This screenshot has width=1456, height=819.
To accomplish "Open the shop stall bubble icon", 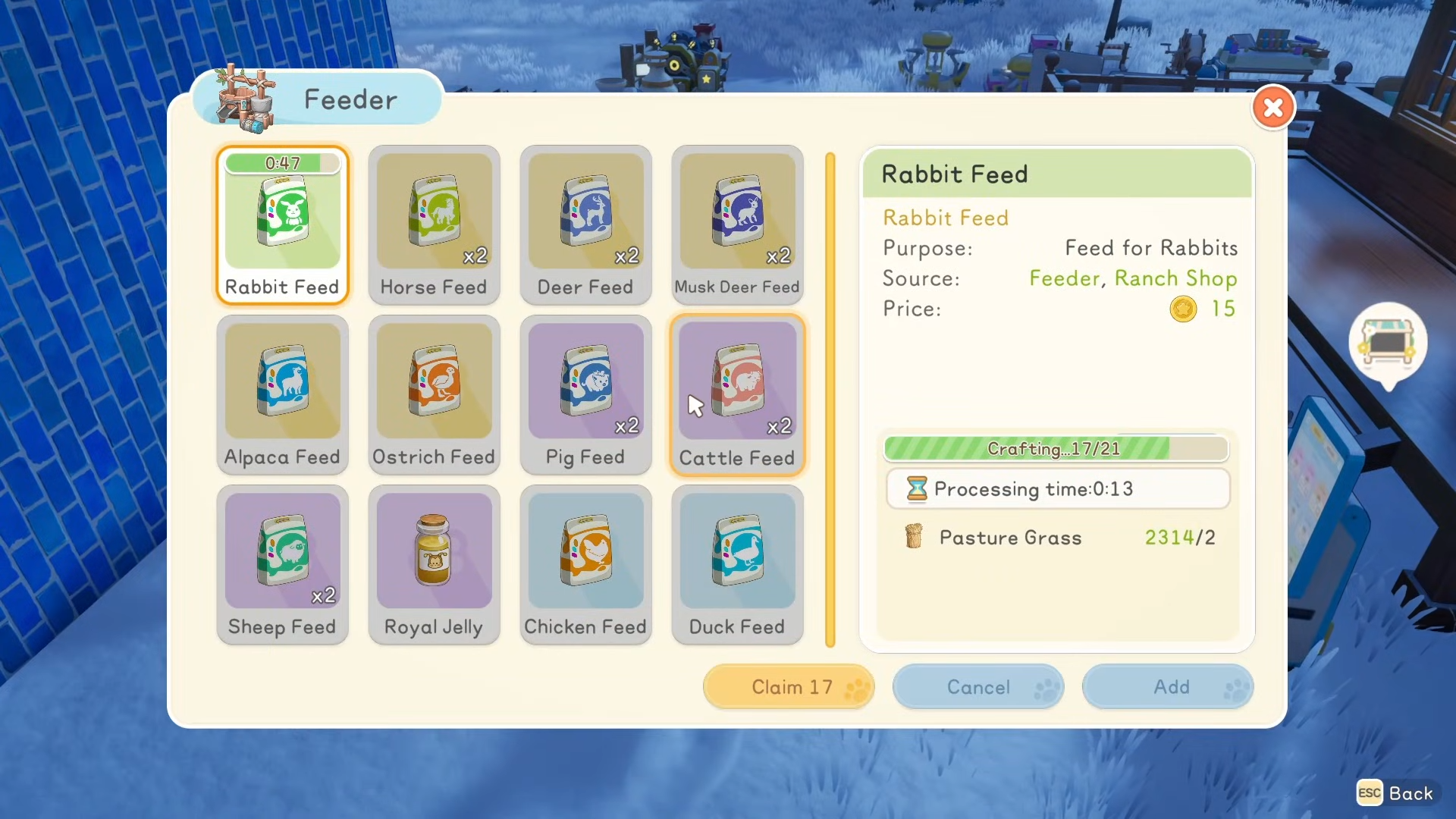I will pos(1388,343).
